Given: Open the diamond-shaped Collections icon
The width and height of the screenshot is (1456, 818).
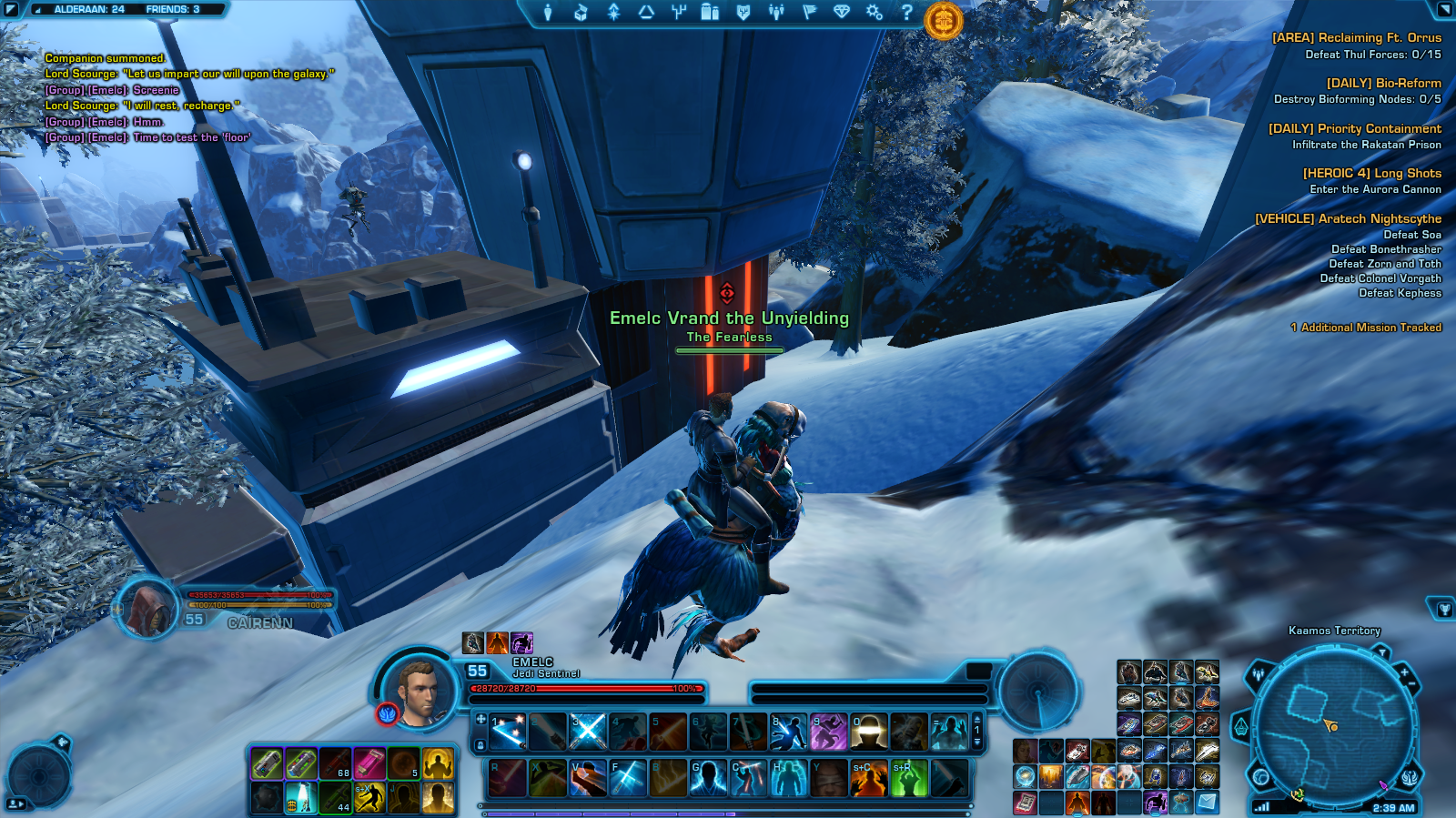Looking at the screenshot, I should tap(842, 12).
